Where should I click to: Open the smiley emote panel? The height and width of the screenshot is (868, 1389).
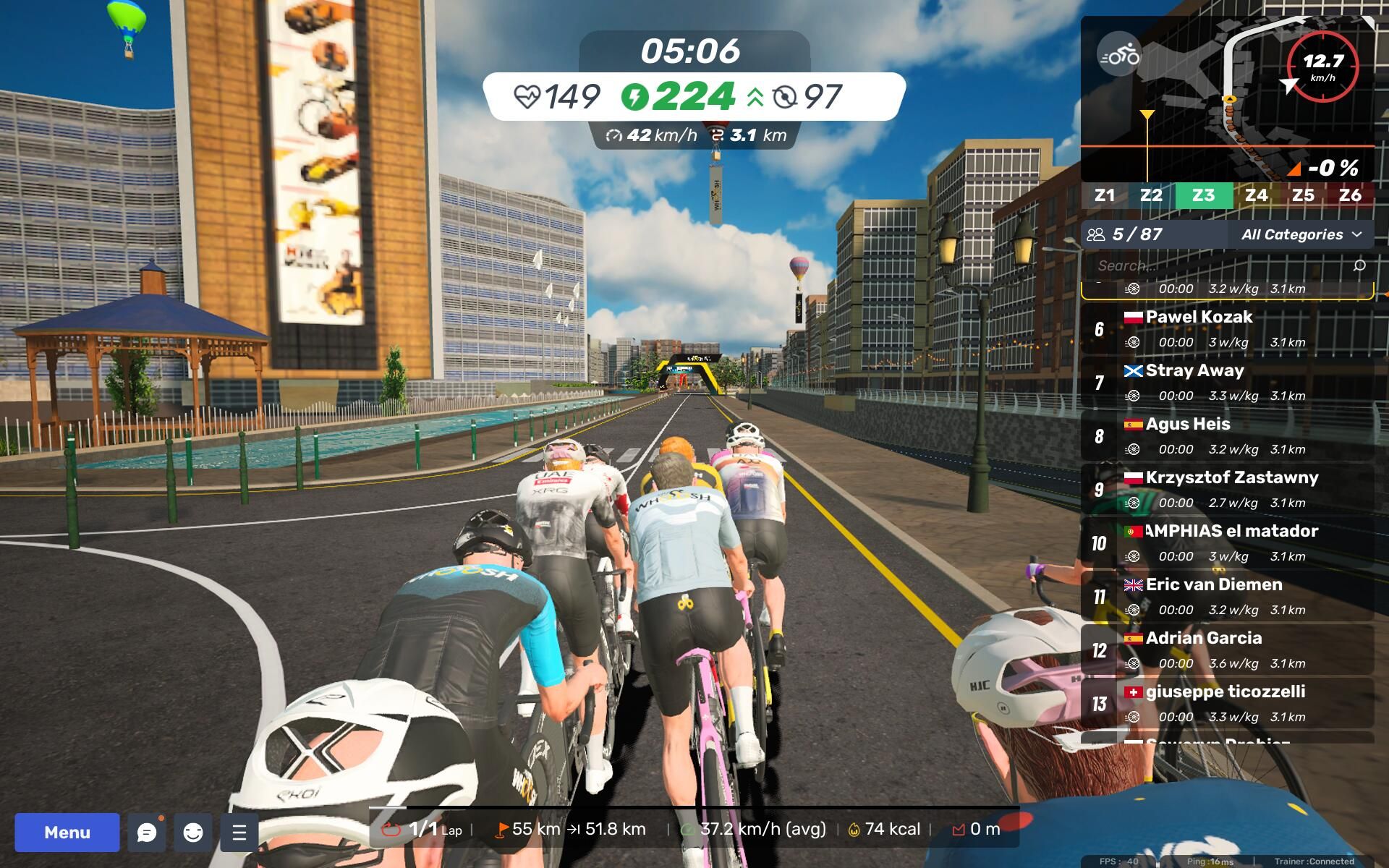click(x=193, y=833)
